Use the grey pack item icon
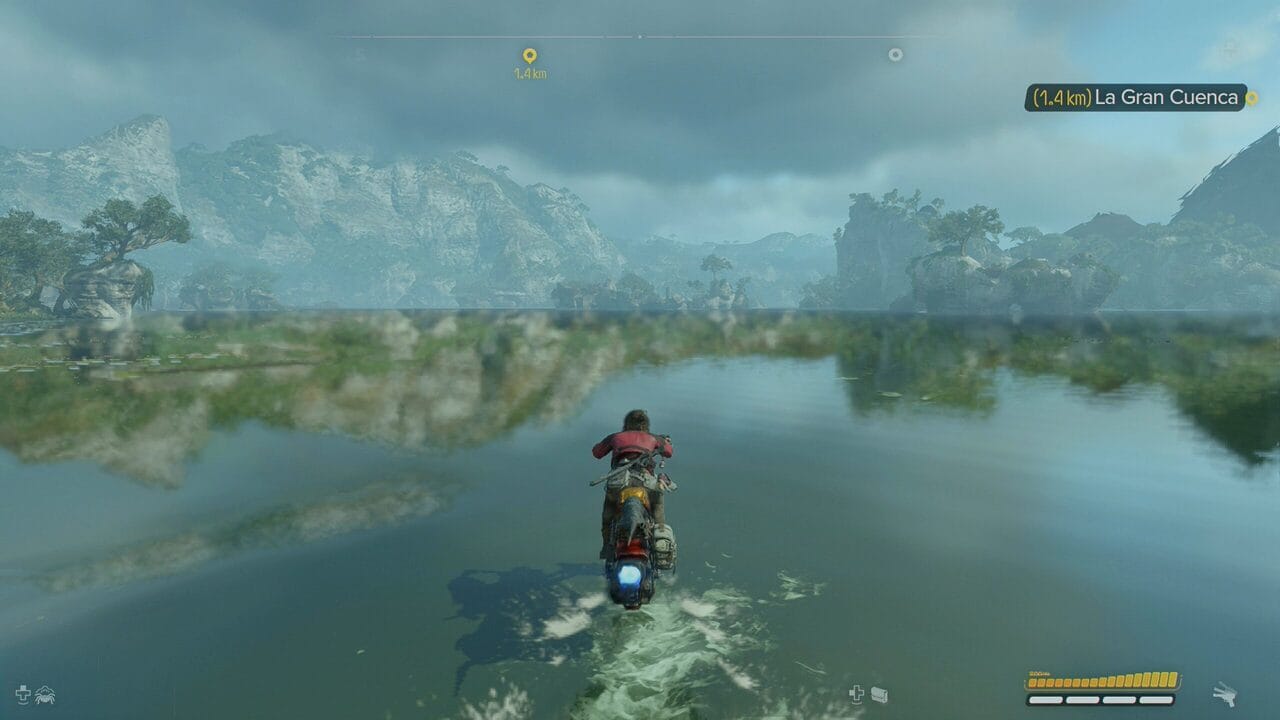The width and height of the screenshot is (1280, 720). (x=879, y=694)
